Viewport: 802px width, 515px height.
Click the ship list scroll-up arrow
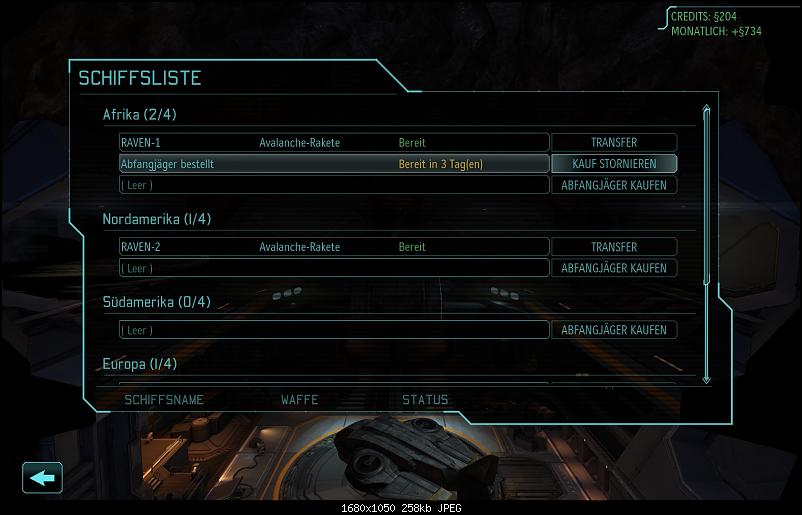tap(707, 111)
